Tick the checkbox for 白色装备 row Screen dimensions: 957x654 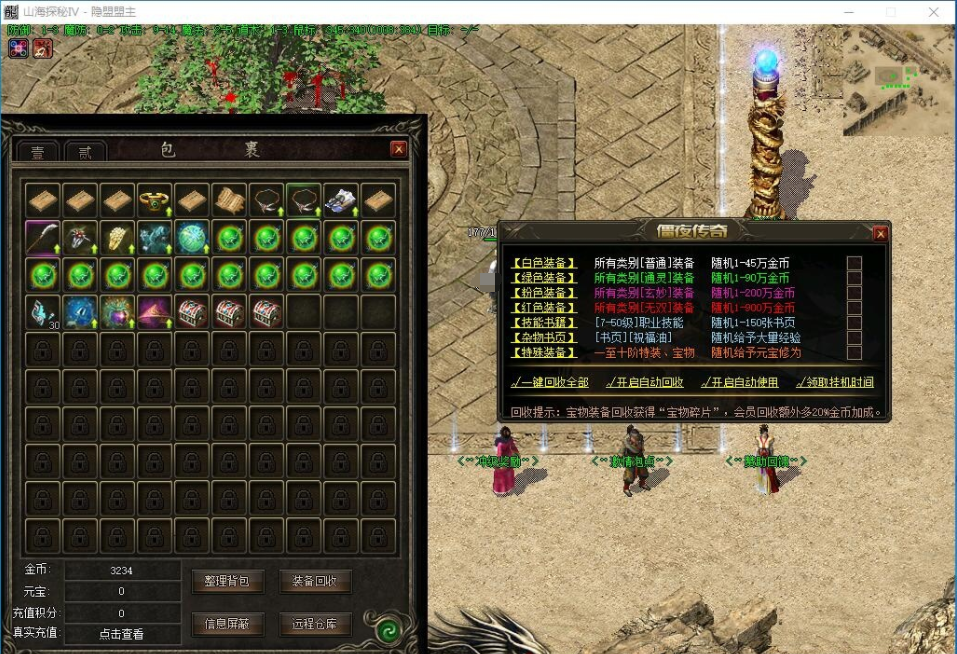click(854, 263)
